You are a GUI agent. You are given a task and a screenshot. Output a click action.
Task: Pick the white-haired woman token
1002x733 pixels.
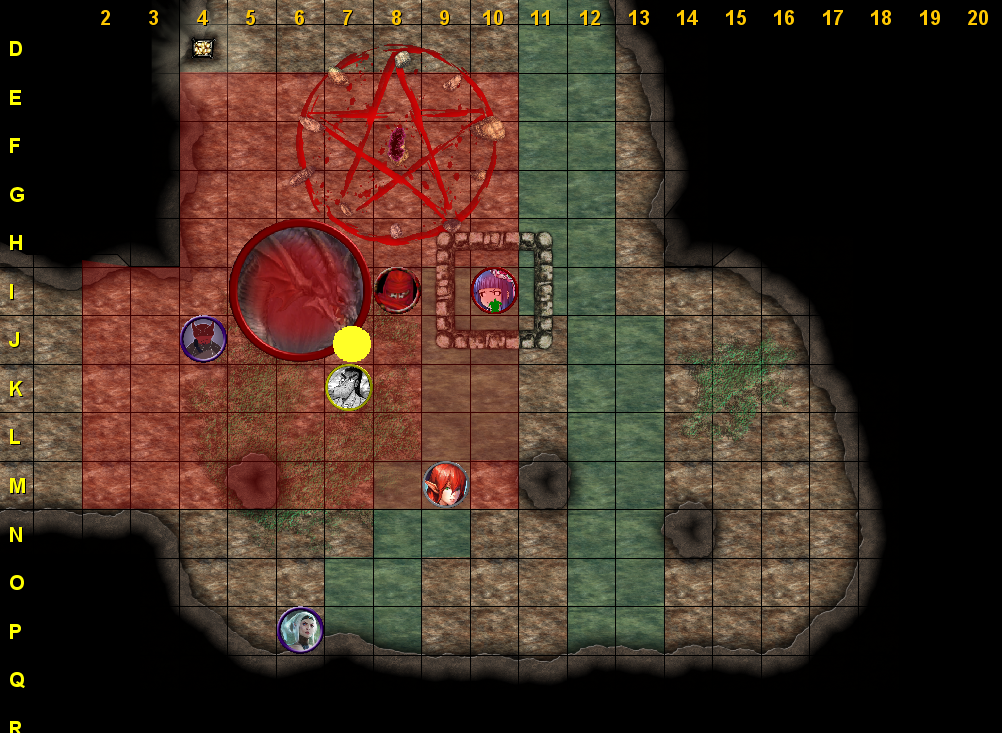300,630
